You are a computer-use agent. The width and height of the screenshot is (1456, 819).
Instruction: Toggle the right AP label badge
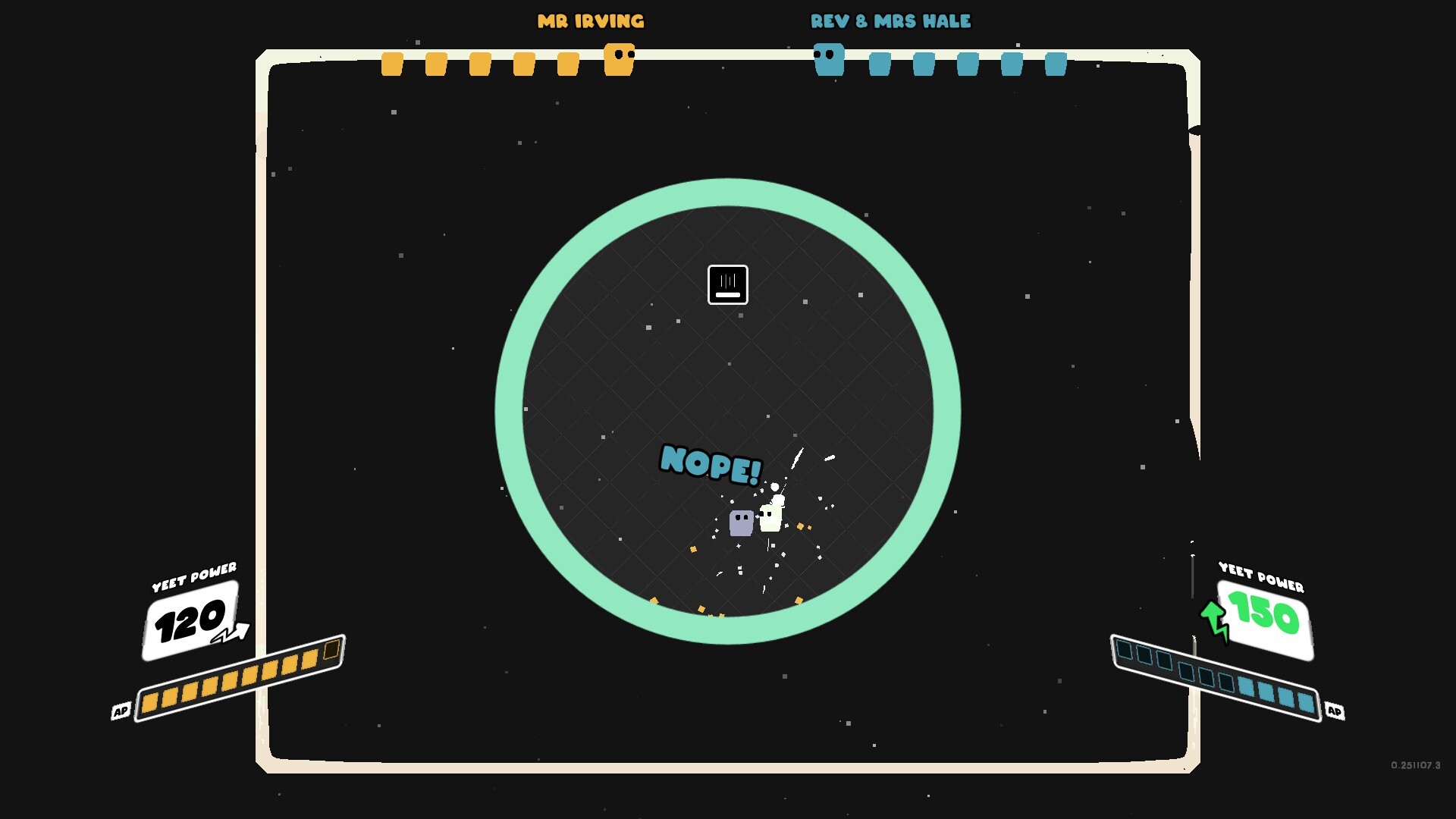[x=1336, y=711]
